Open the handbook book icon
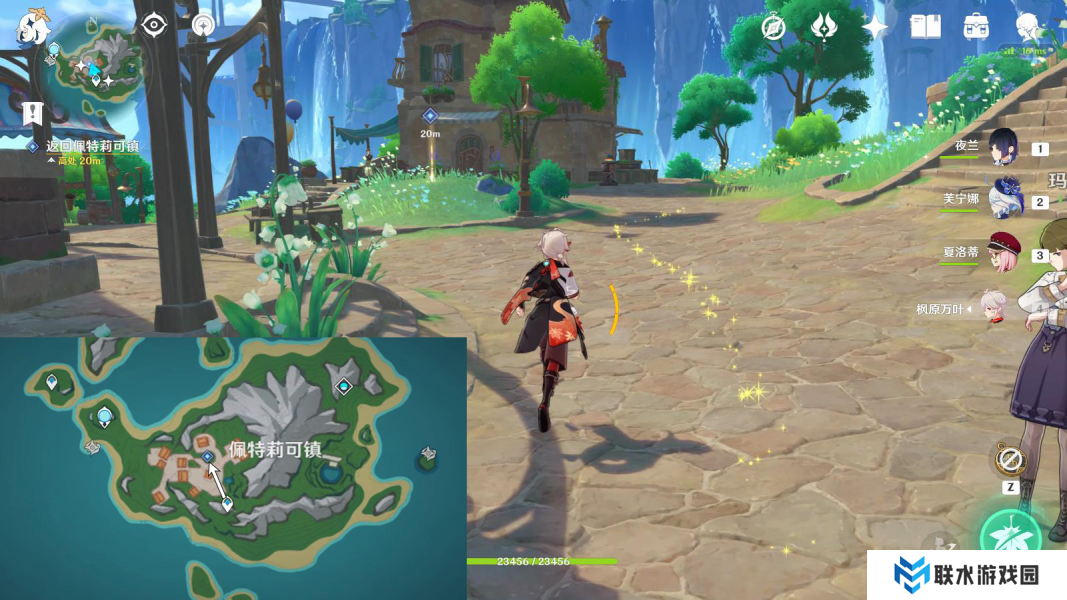The width and height of the screenshot is (1067, 600). pos(925,27)
